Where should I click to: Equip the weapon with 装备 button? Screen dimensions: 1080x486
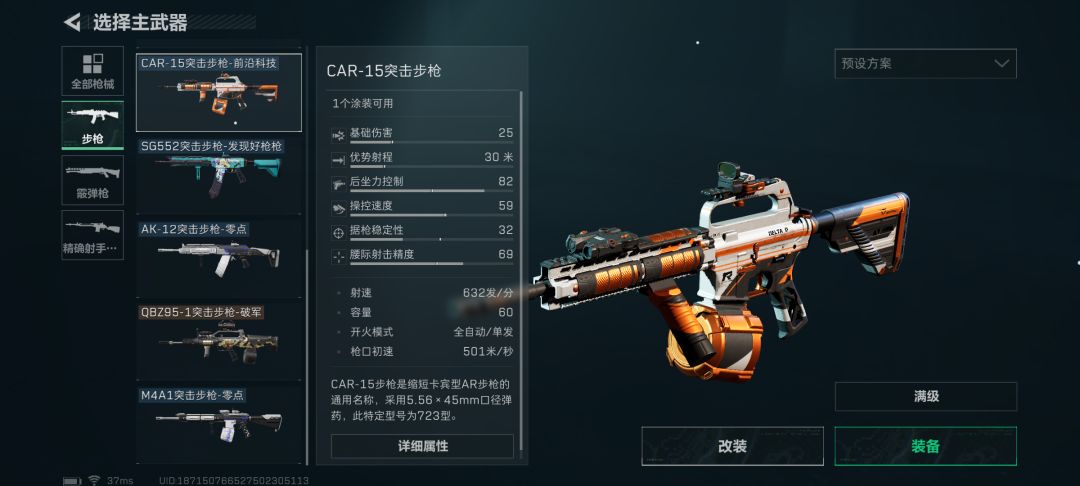point(925,446)
